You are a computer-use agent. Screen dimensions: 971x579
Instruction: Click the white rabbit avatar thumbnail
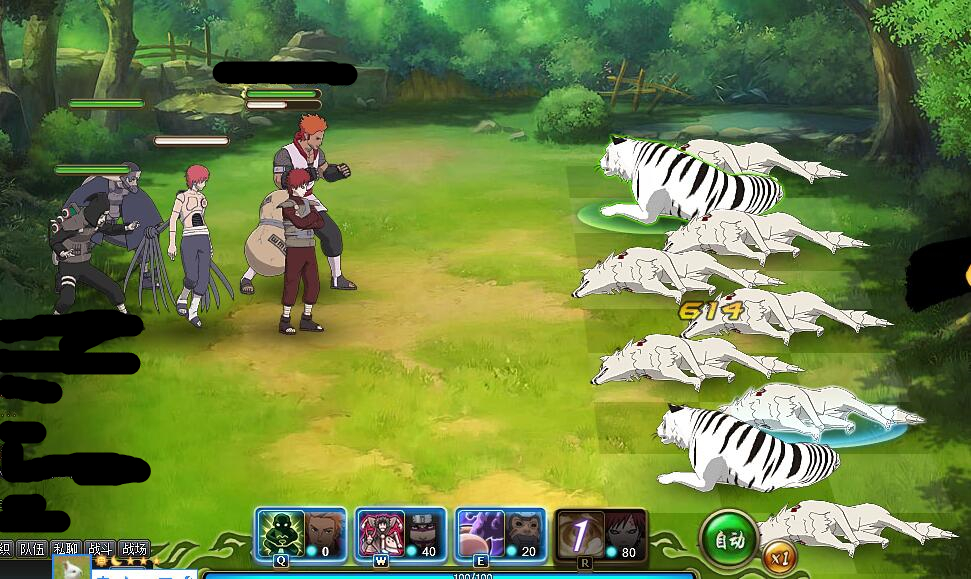70,570
